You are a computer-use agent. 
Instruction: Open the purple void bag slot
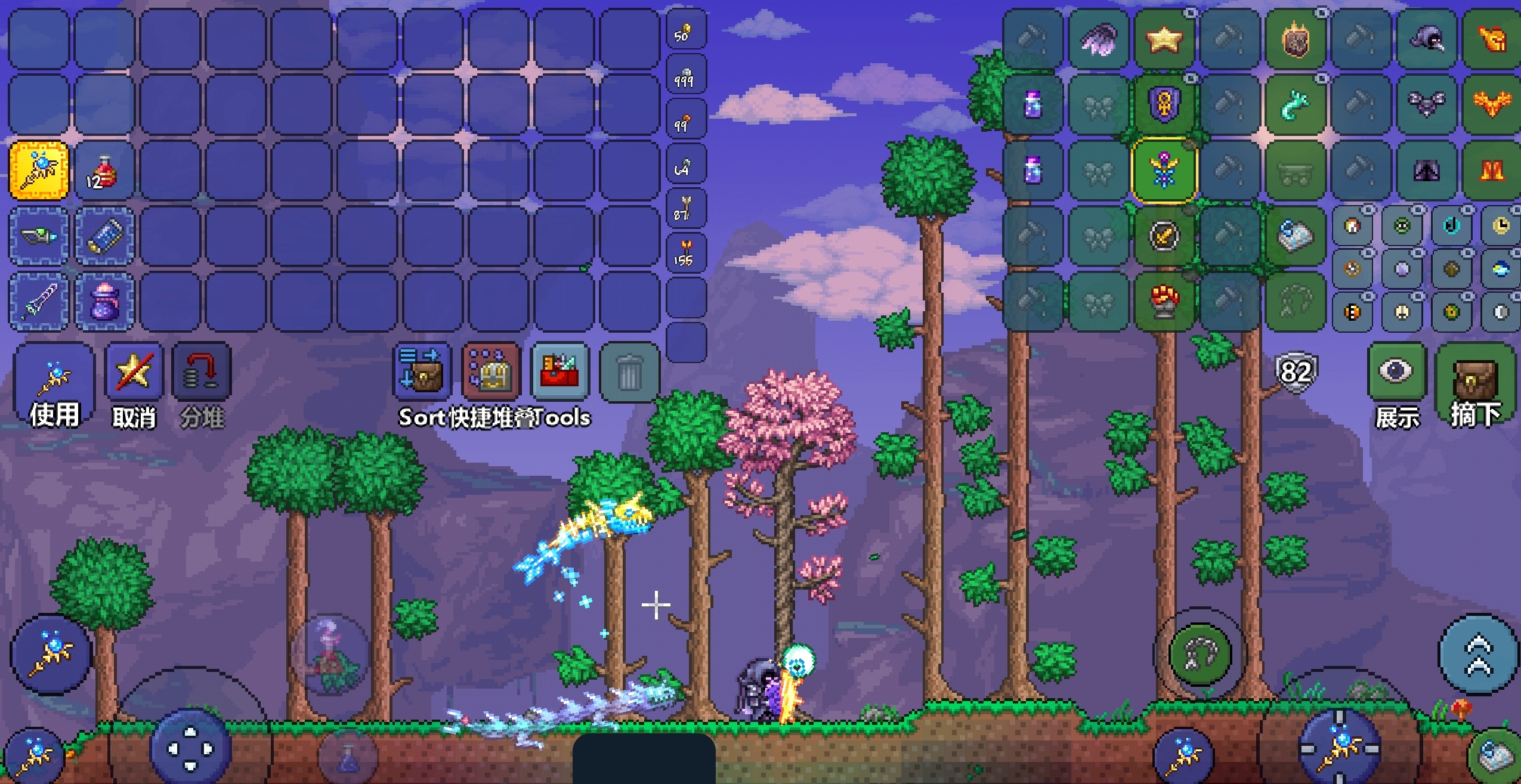(104, 302)
